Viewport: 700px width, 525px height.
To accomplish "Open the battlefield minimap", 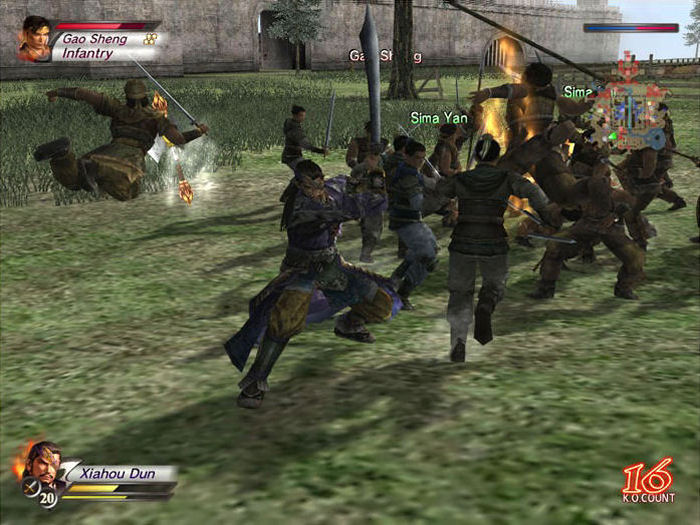I will click(x=627, y=102).
